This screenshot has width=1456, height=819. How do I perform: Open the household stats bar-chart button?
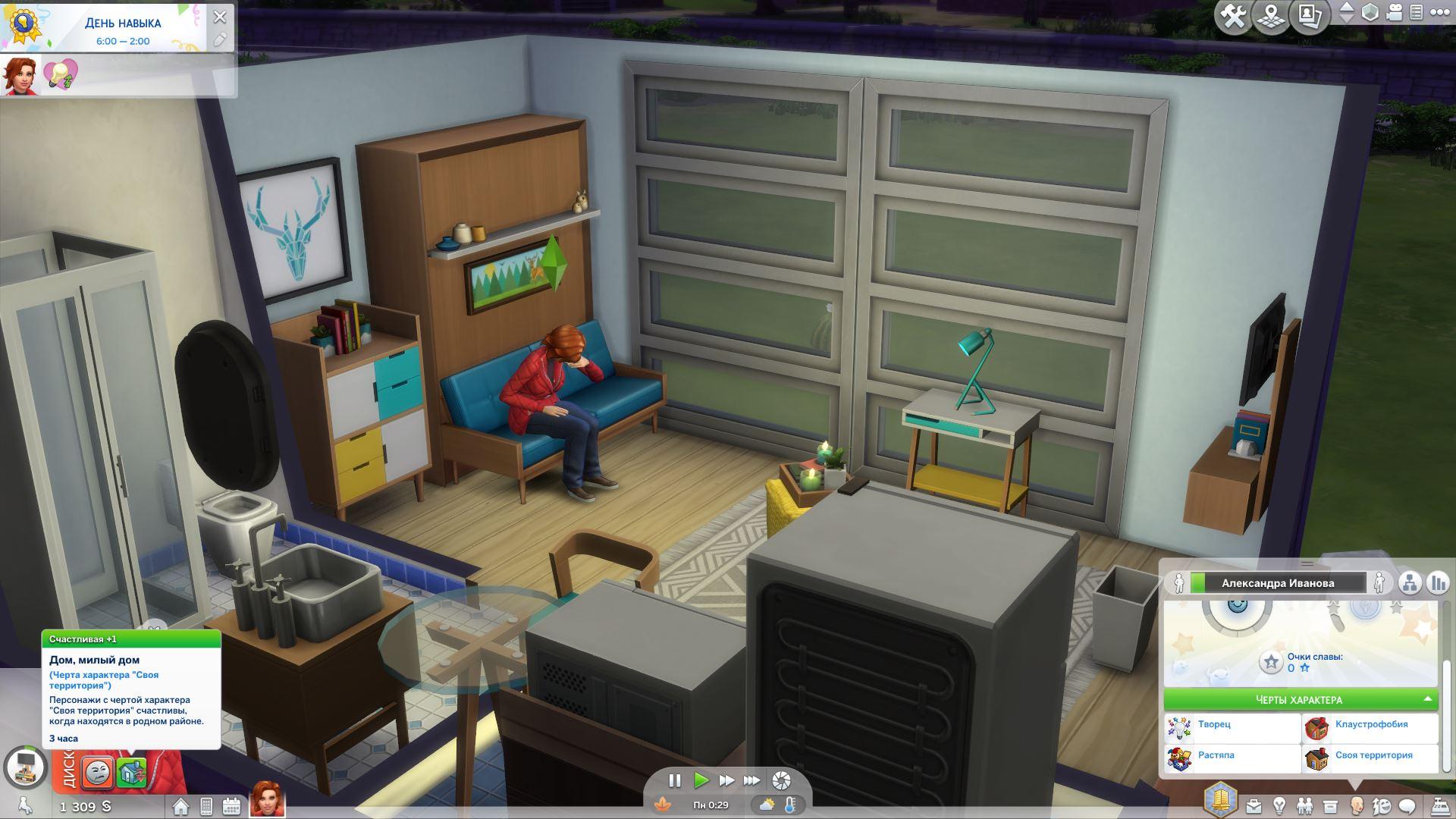click(1437, 583)
